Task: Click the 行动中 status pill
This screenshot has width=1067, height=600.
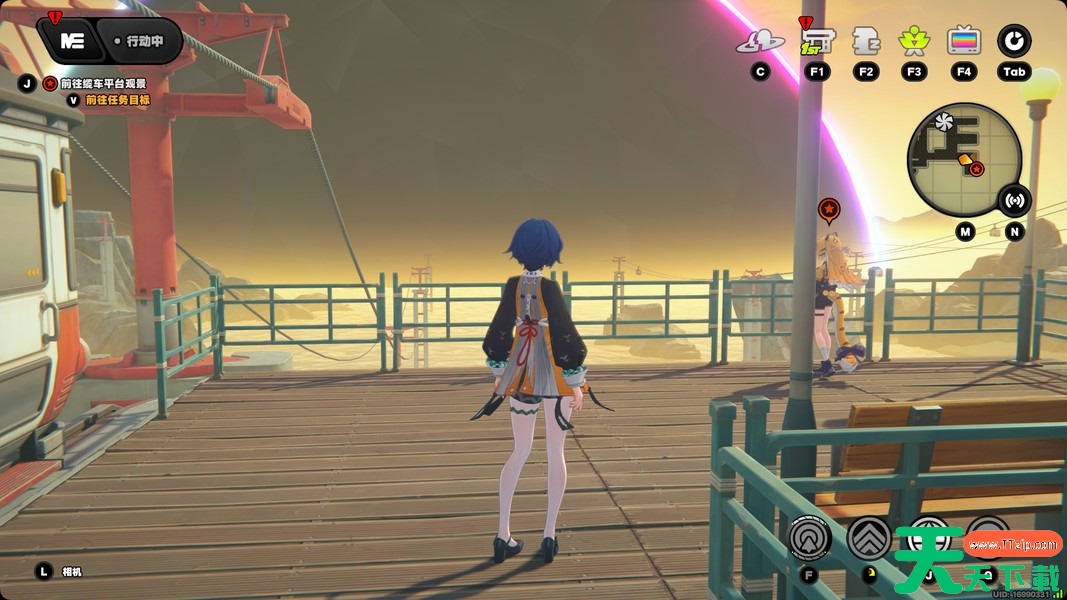Action: coord(146,42)
